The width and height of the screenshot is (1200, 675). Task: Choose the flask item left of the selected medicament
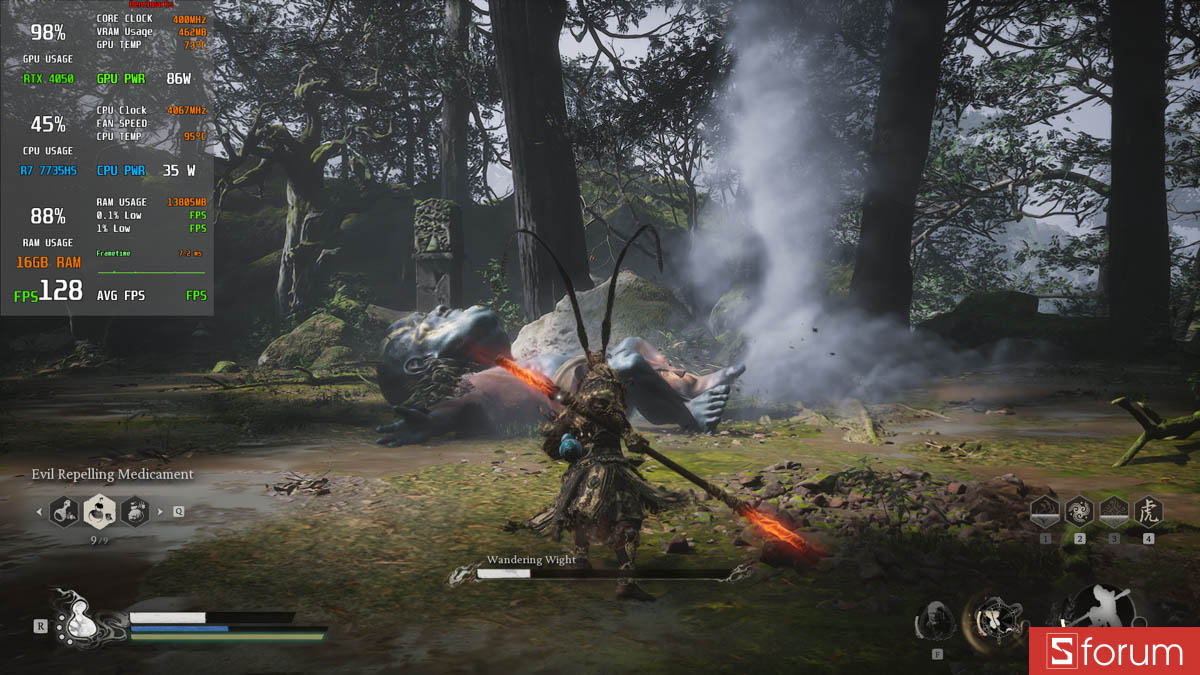(x=64, y=512)
